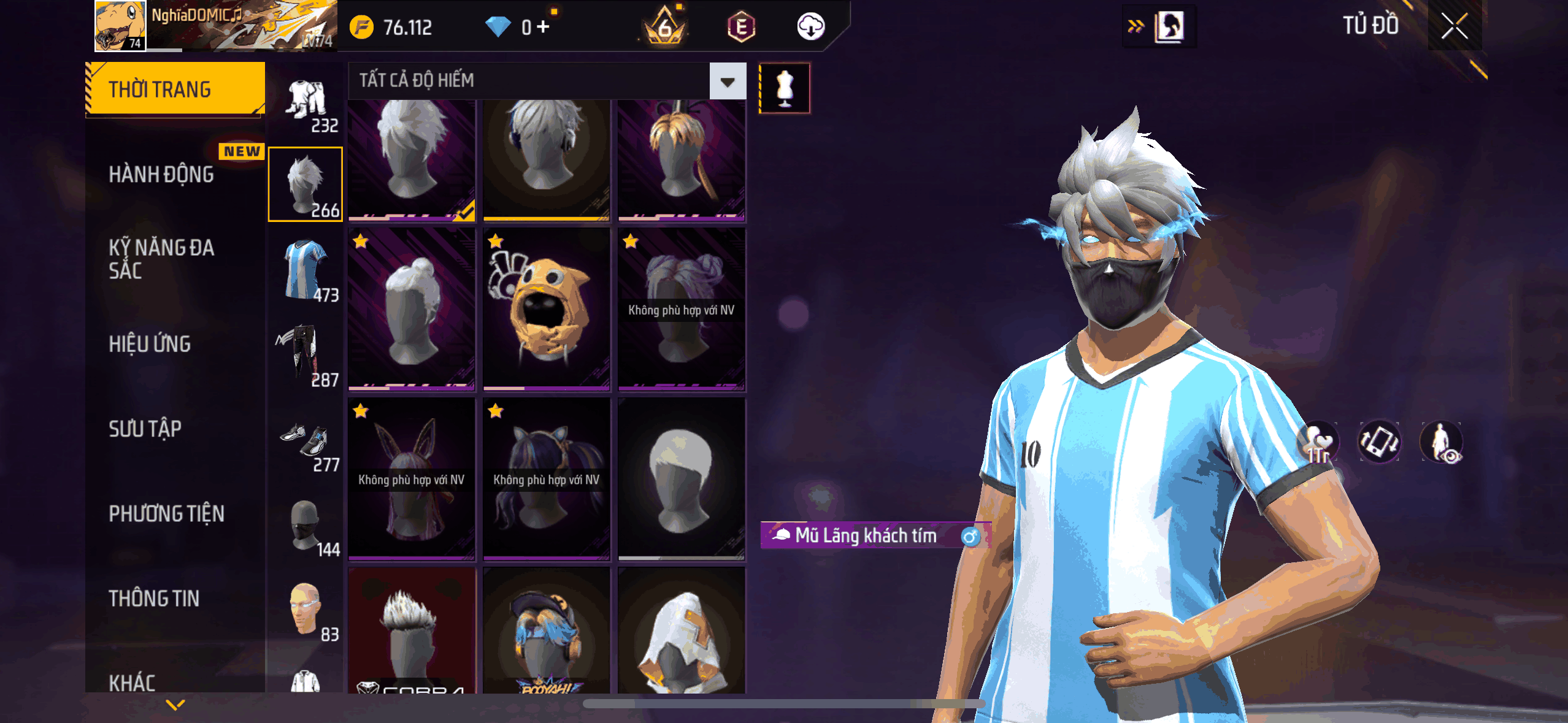Switch to the Hành Động tab
This screenshot has width=1568, height=723.
(x=161, y=175)
